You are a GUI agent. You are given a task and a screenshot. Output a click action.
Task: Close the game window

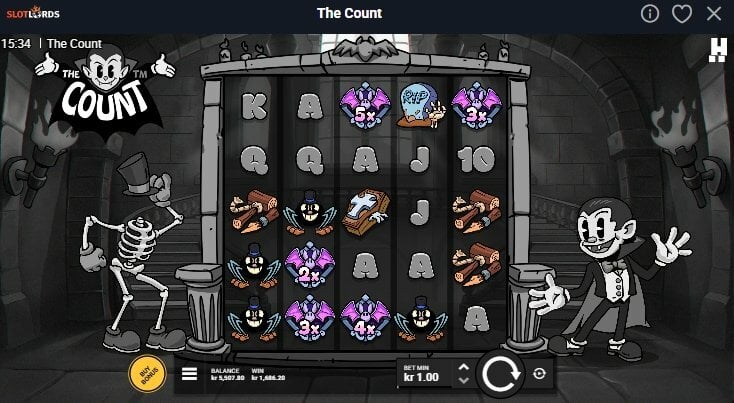(713, 14)
